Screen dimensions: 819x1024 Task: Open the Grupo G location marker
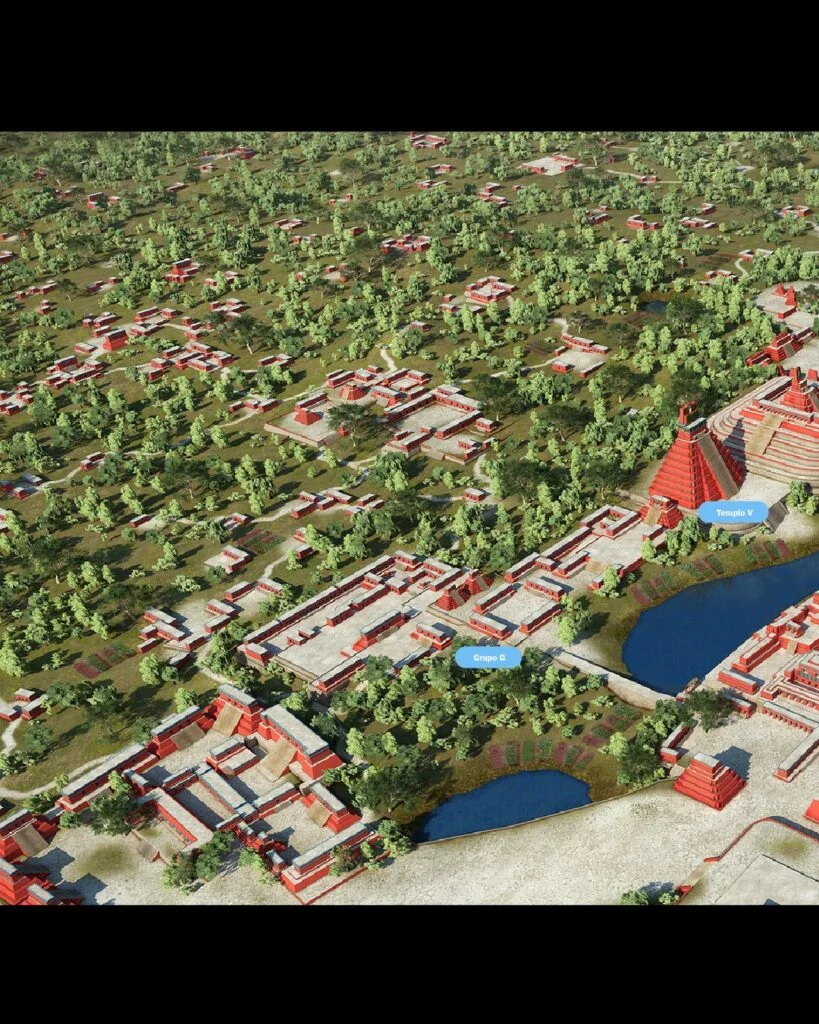click(488, 658)
